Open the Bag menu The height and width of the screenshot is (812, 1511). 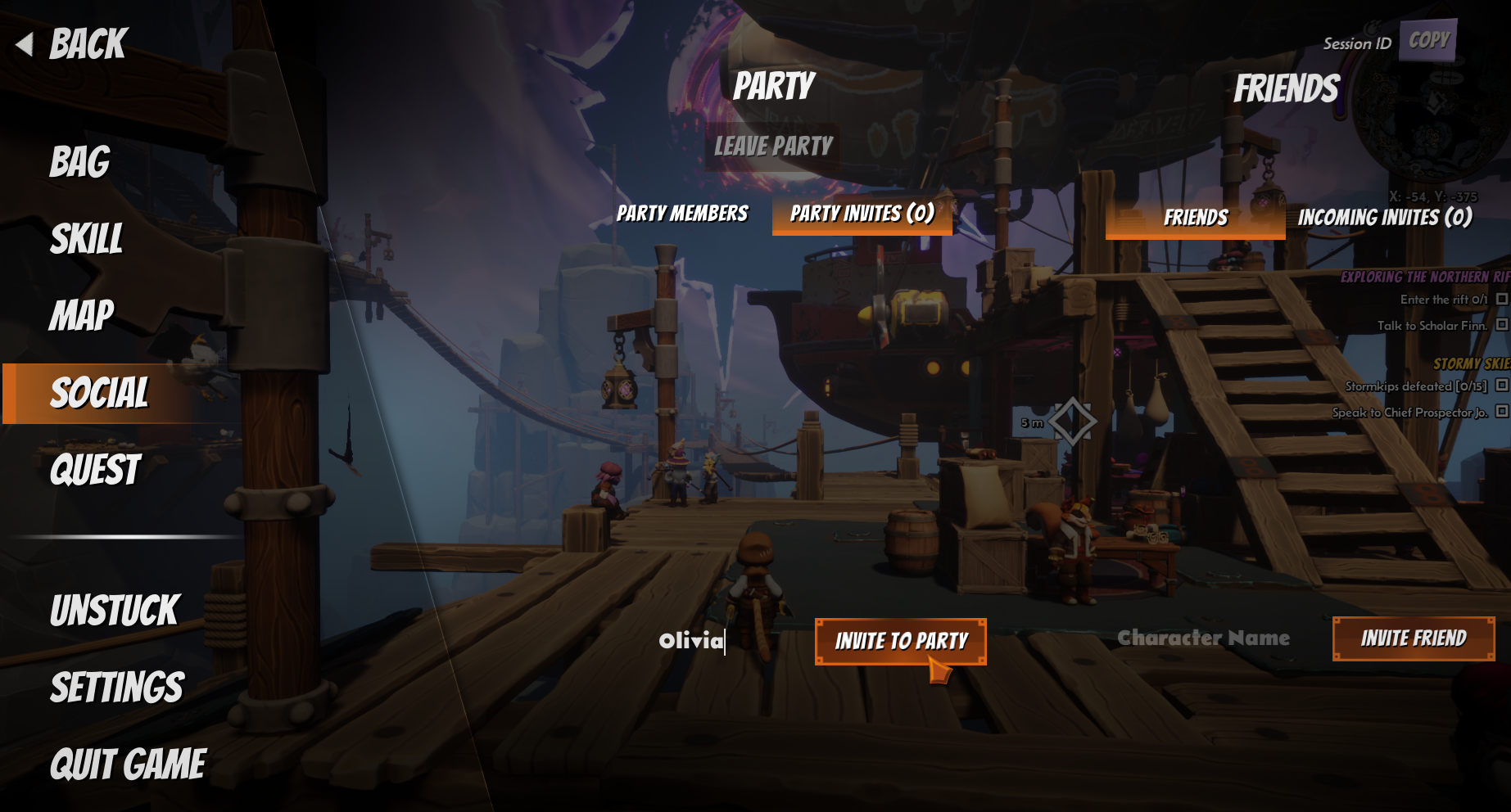point(80,162)
